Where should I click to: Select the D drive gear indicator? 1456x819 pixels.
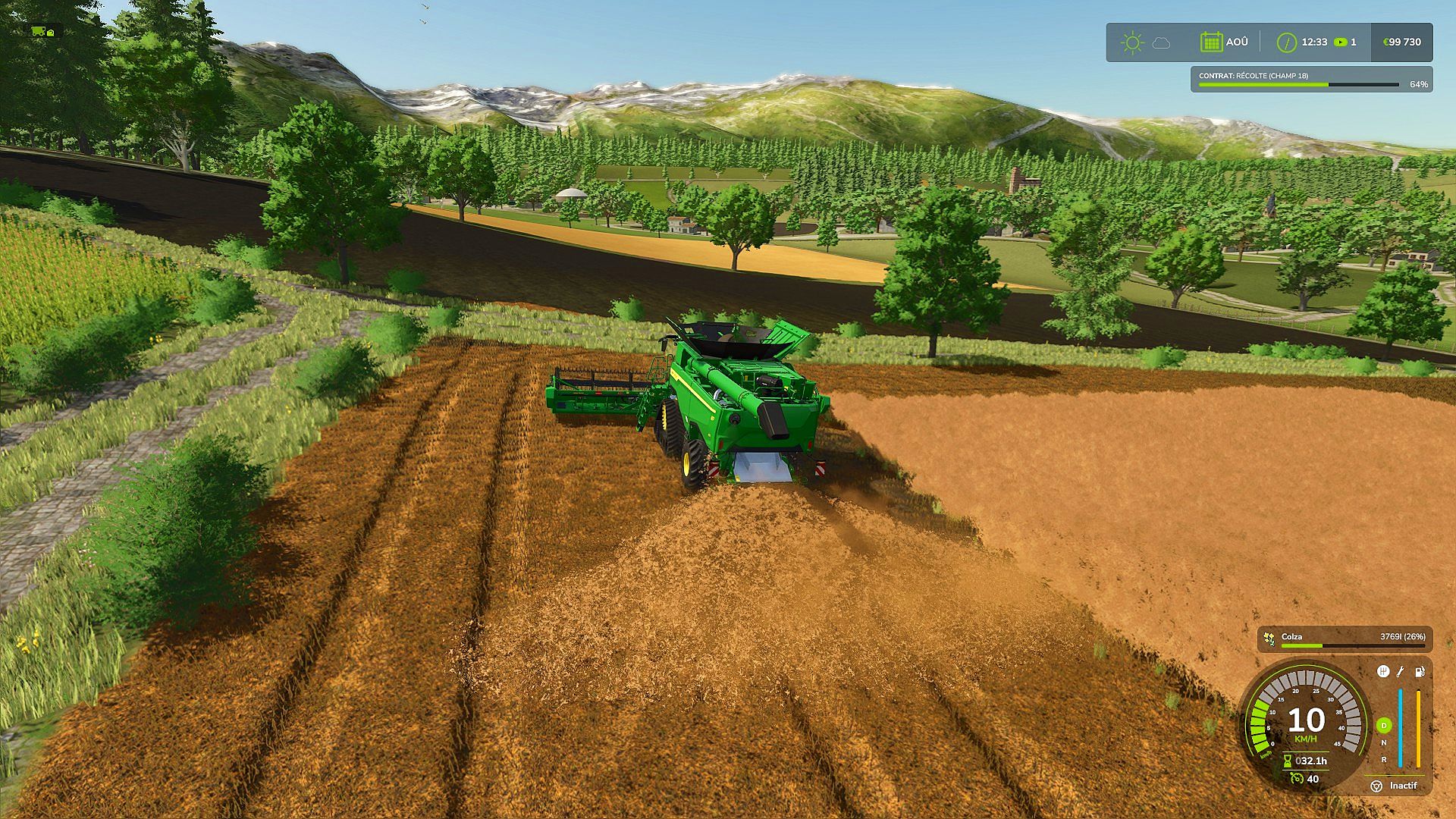tap(1384, 726)
